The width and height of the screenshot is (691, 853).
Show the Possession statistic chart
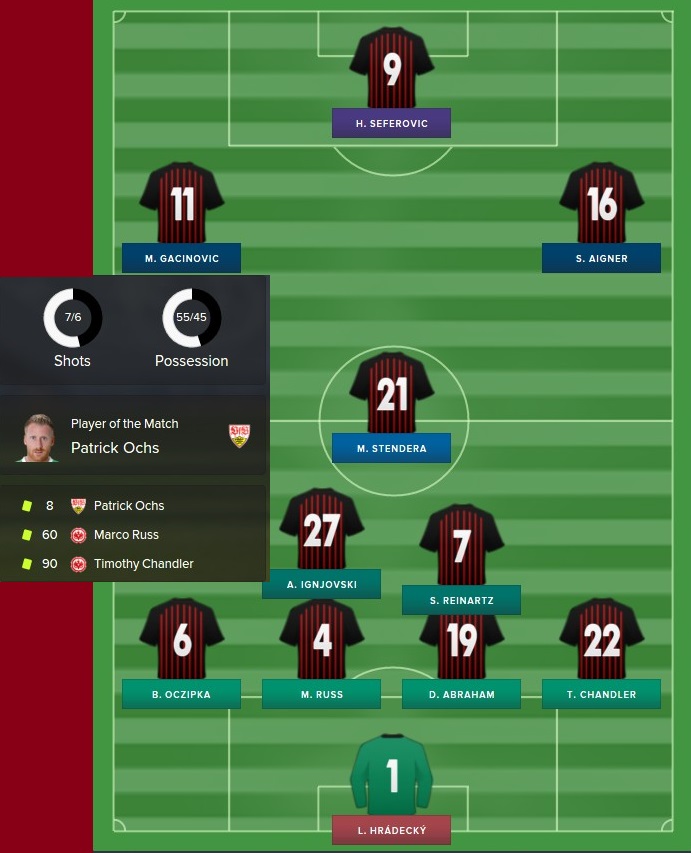click(x=192, y=318)
